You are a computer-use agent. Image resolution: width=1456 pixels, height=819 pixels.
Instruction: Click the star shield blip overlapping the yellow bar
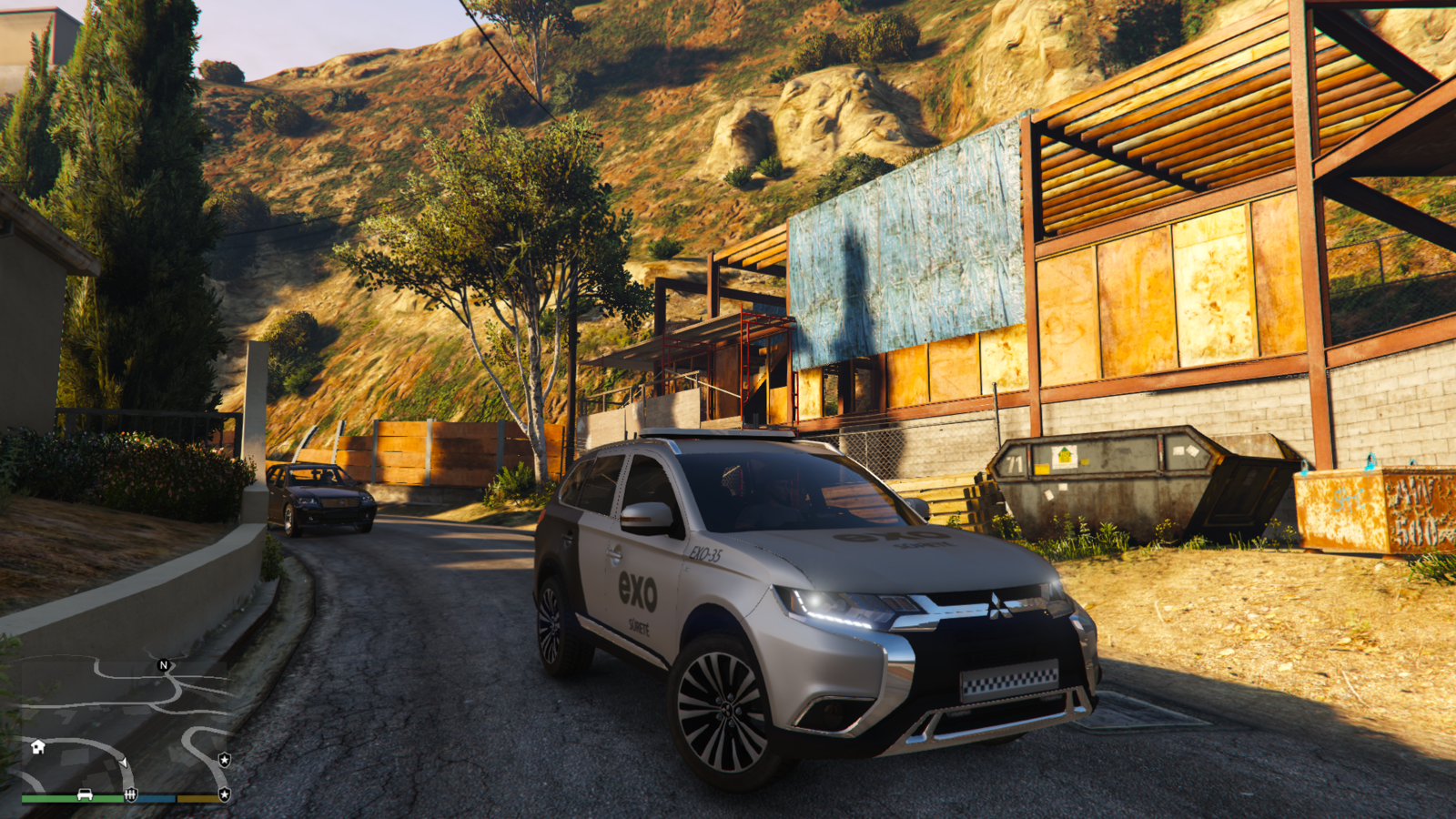(224, 794)
